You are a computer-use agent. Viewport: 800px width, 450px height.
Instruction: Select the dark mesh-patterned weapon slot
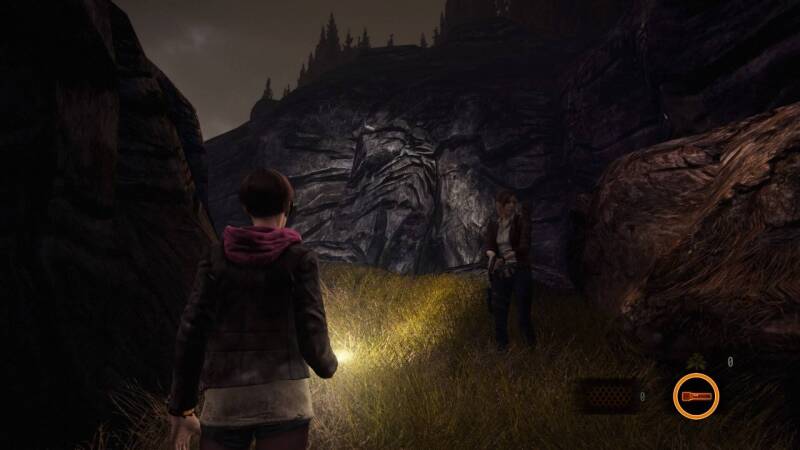click(x=610, y=396)
